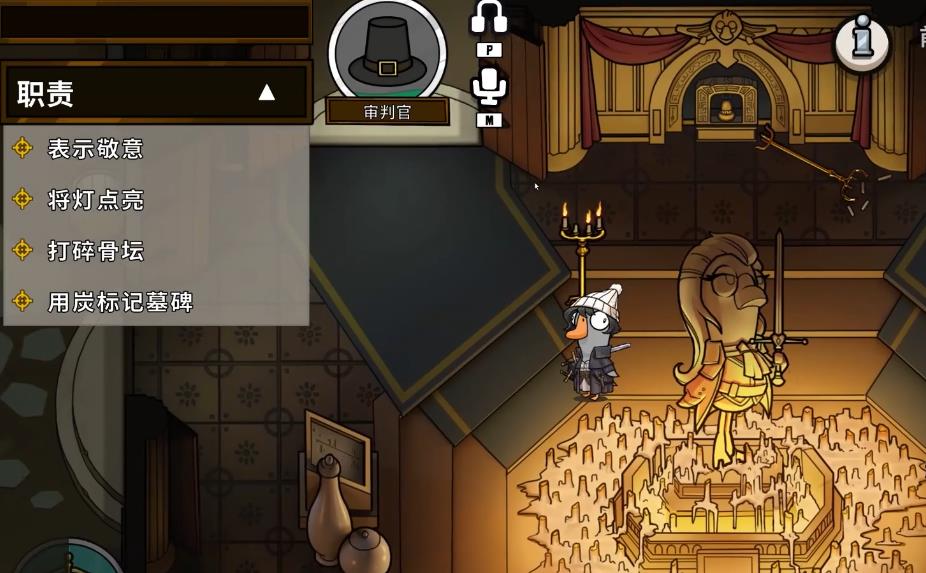
Task: Select the 将灯点亮 task entry
Action: [95, 200]
